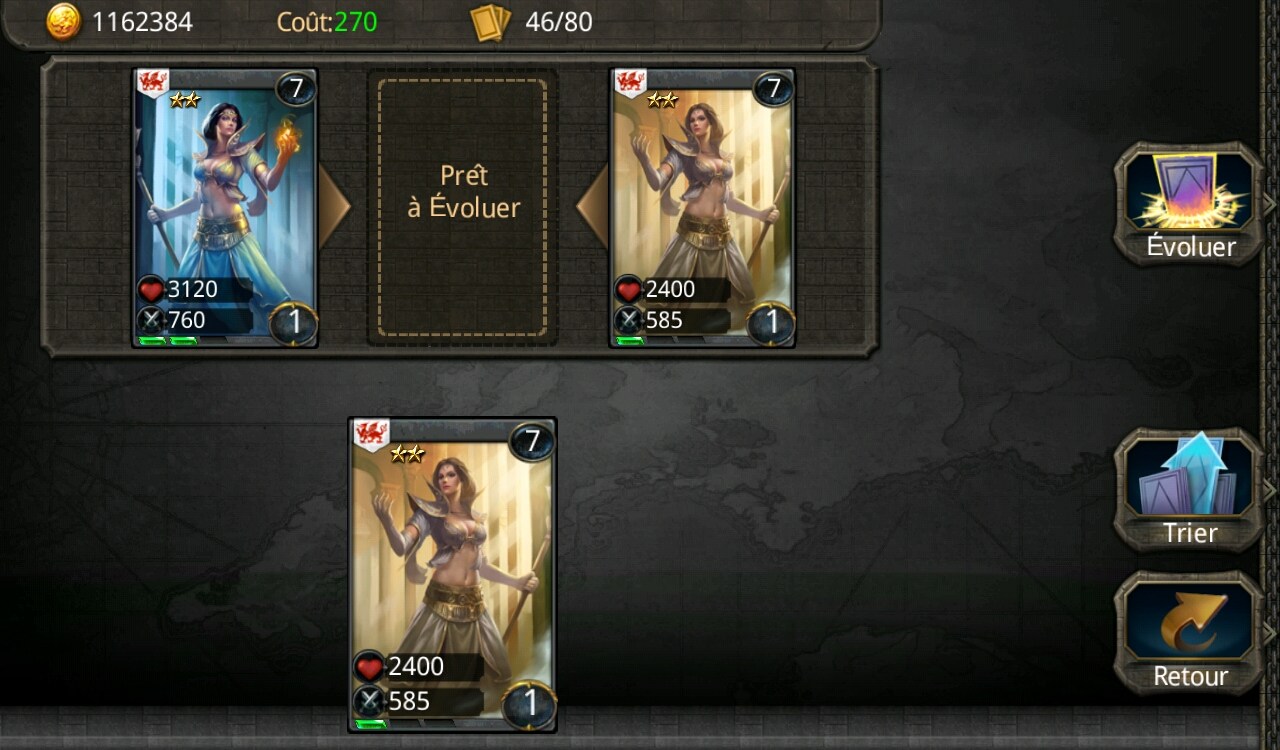Select the top-row golden sorceress card
This screenshot has height=750, width=1280.
tap(702, 208)
